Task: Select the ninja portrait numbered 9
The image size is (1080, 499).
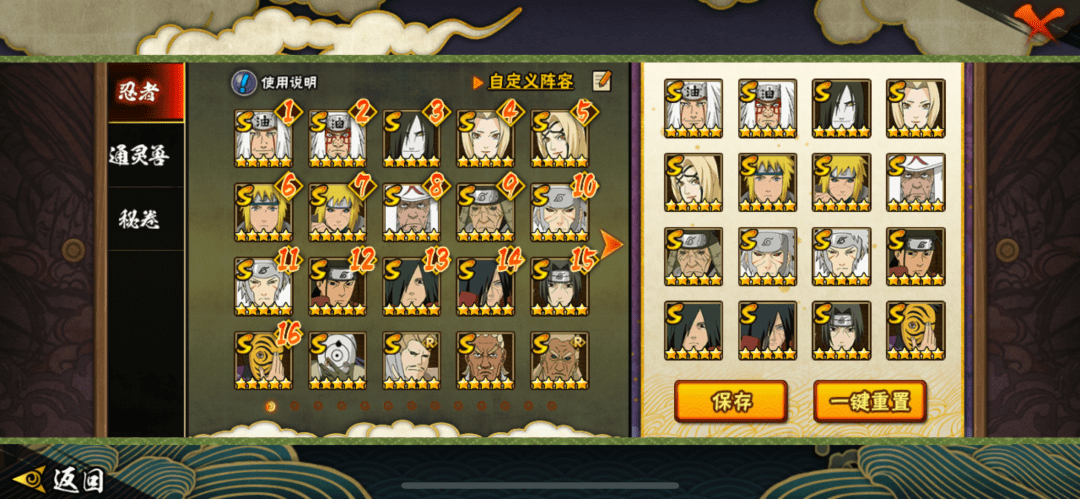Action: pos(485,213)
